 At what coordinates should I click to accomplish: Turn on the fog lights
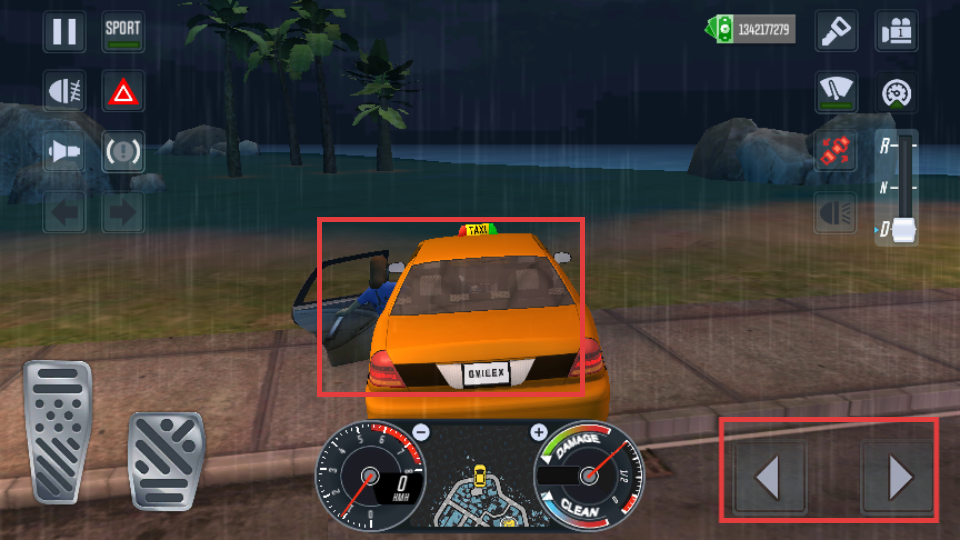click(x=64, y=92)
